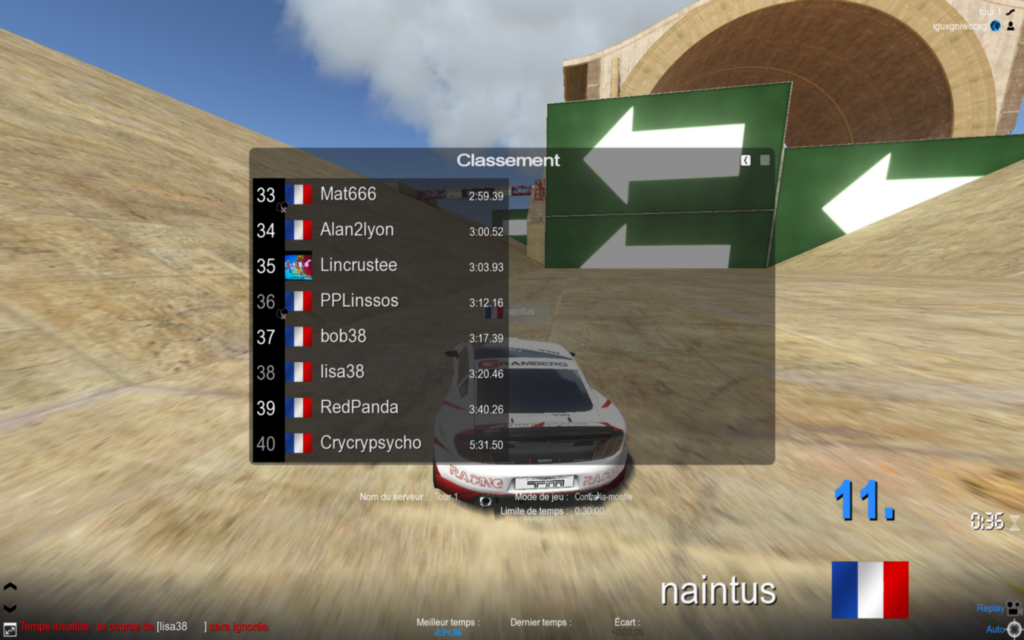Expand the chat window icon
The image size is (1024, 640).
pos(10,628)
